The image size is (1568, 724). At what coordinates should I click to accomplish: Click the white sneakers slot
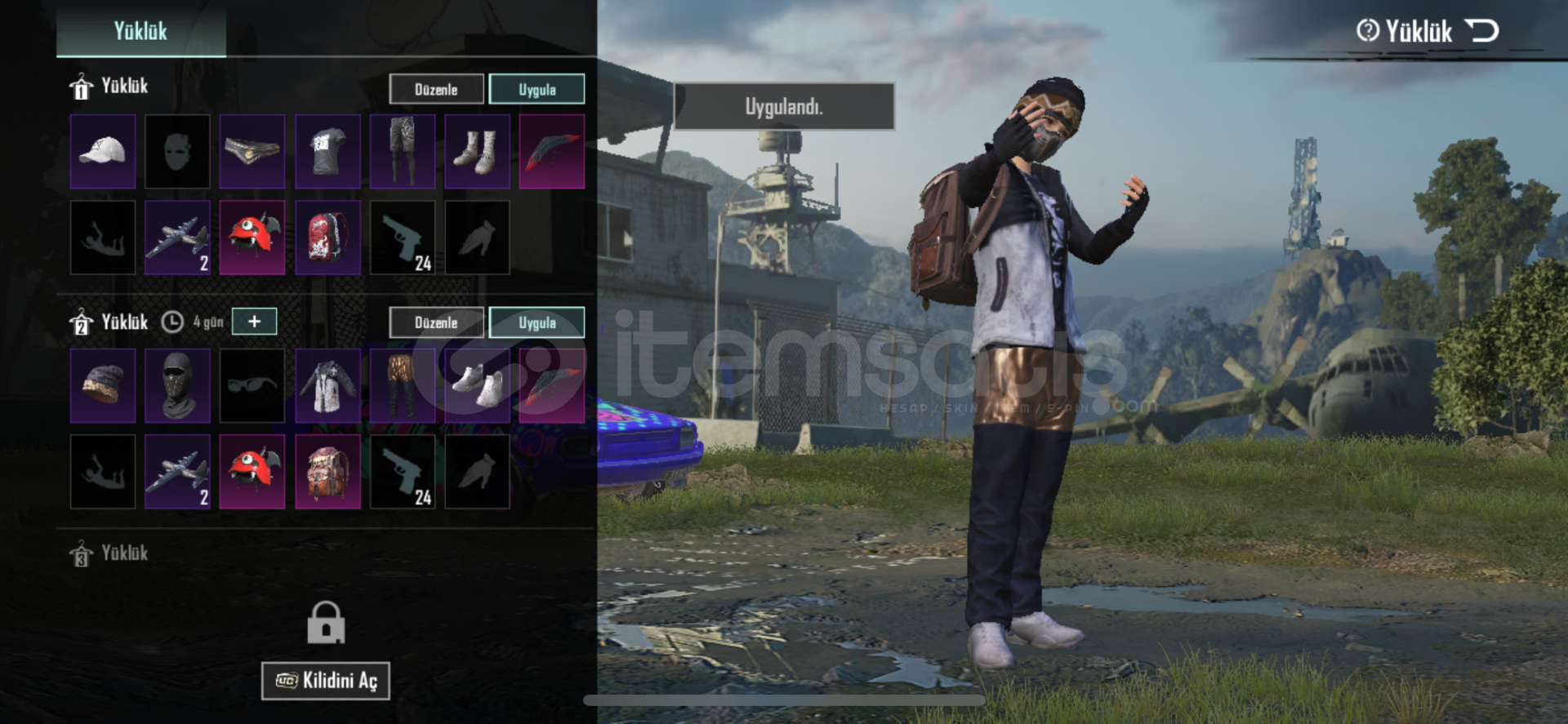477,386
